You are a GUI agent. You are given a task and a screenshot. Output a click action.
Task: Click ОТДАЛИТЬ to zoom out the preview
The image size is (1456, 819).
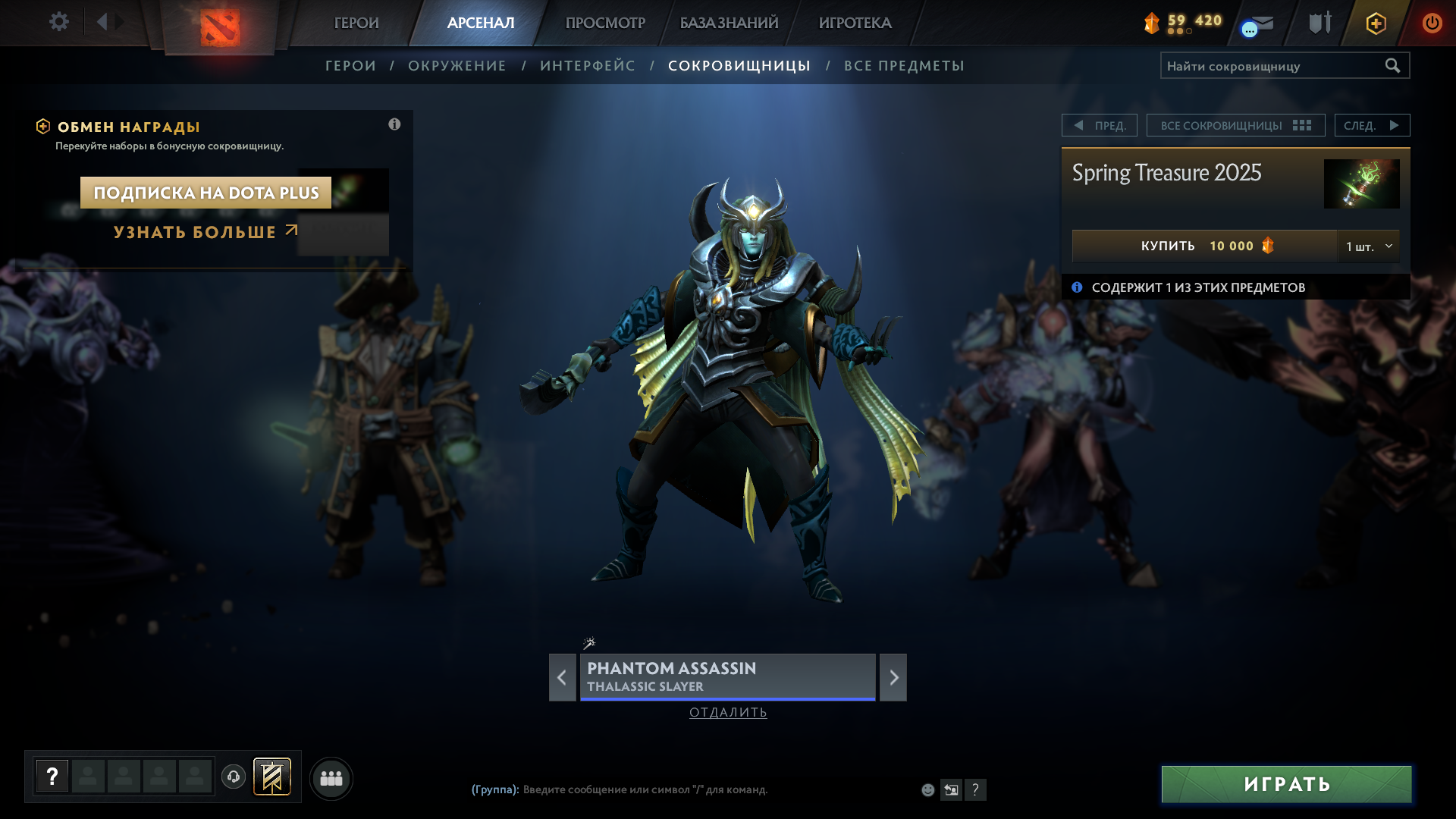pos(728,712)
